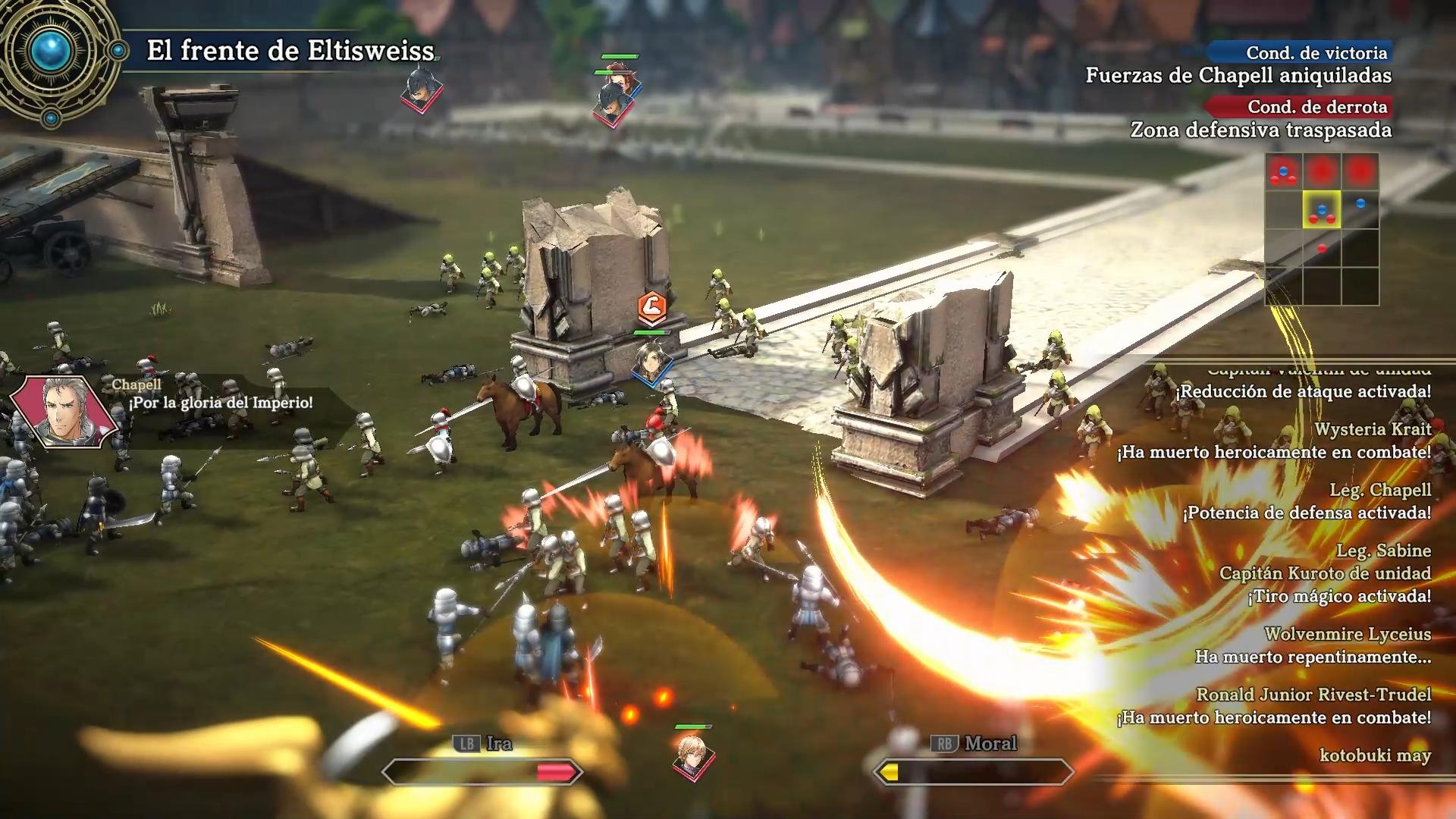Select the dark-haired hero unit portrait
Screen dimensions: 1456x819
point(651,362)
